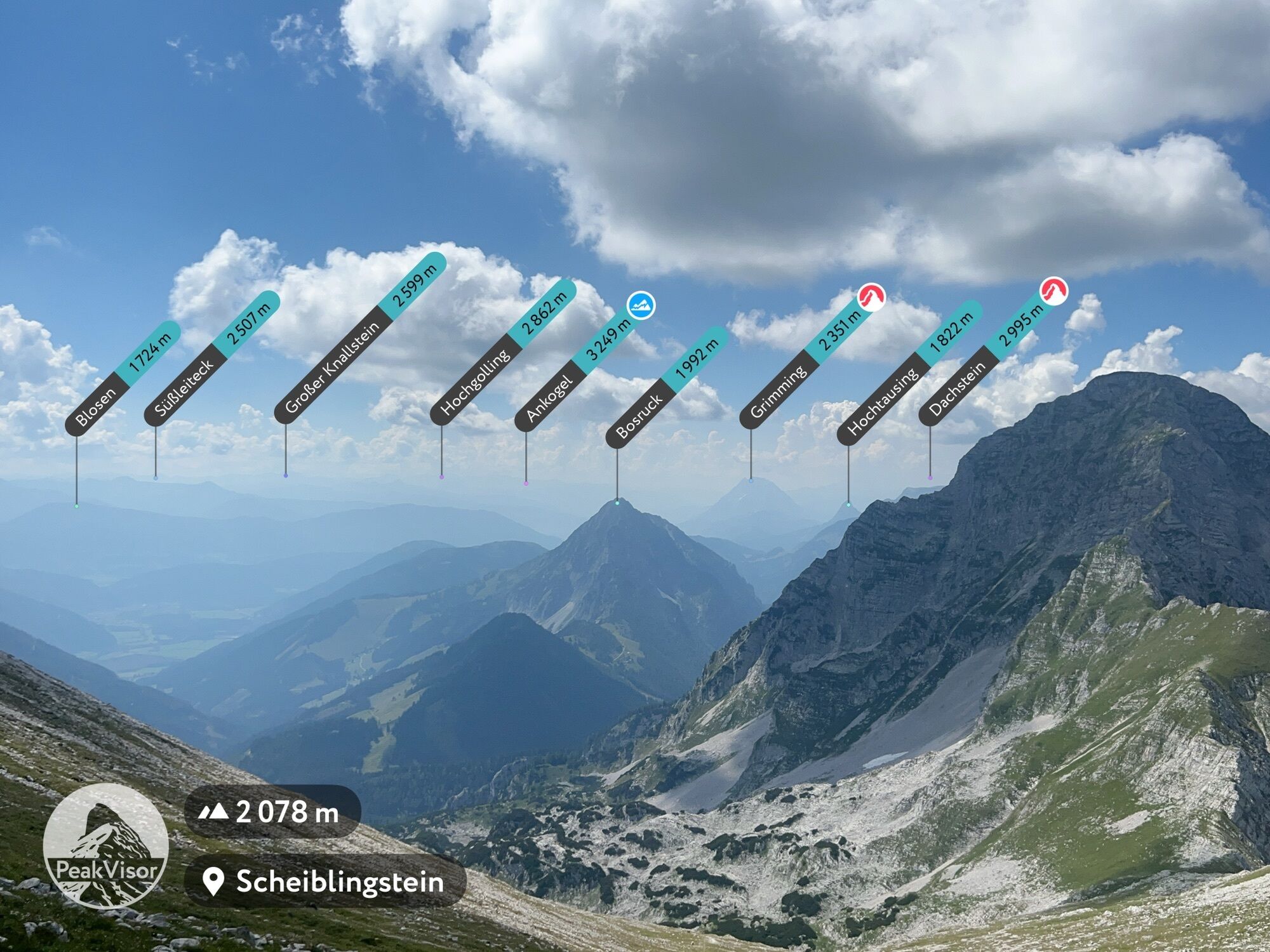The width and height of the screenshot is (1270, 952).
Task: Choose the Hochtausing 1822 m label
Action: (x=909, y=373)
